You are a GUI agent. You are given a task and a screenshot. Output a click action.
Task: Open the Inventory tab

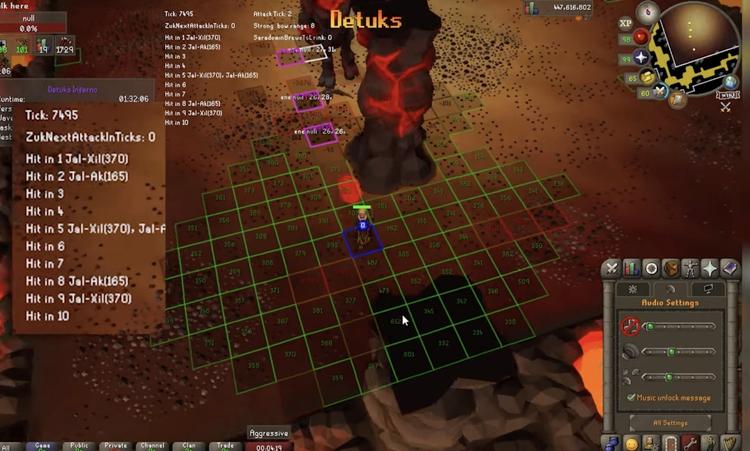tap(671, 268)
